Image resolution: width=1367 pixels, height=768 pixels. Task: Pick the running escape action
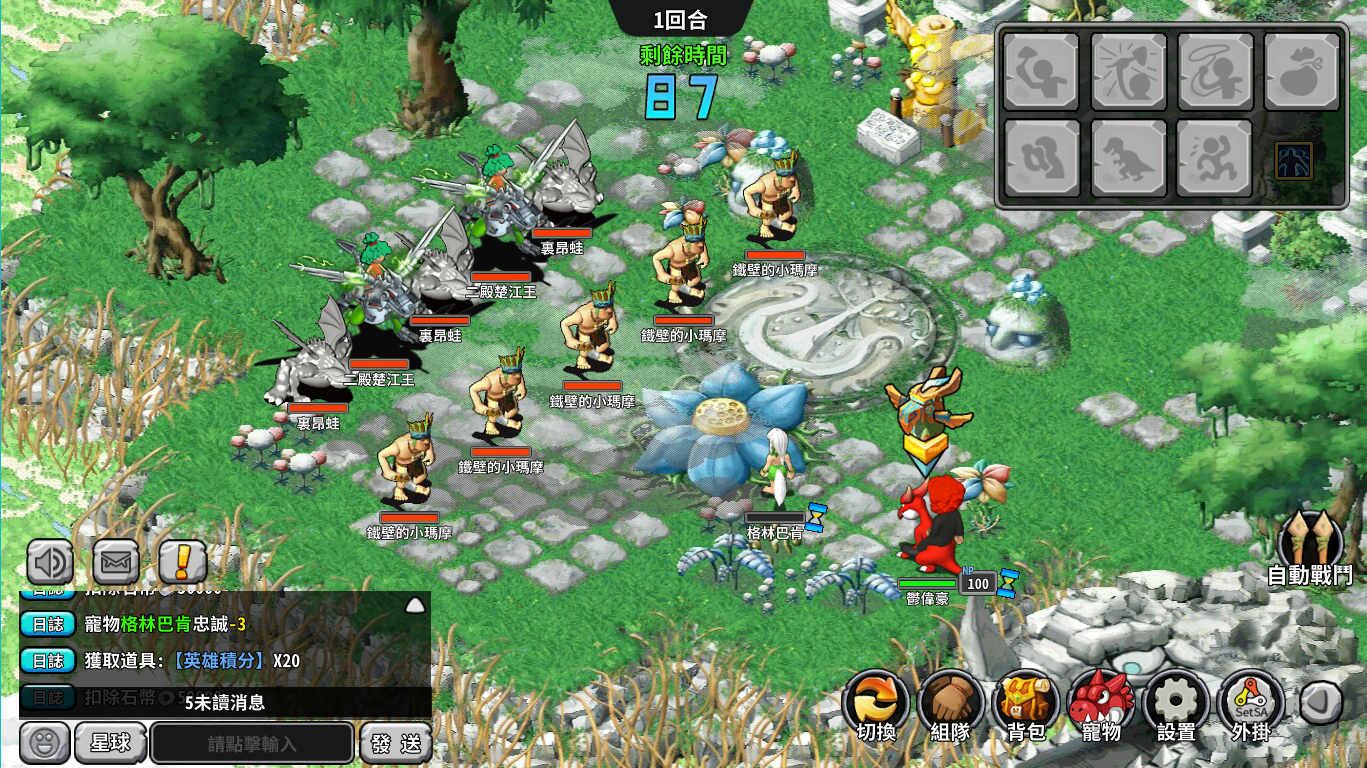coord(1215,158)
